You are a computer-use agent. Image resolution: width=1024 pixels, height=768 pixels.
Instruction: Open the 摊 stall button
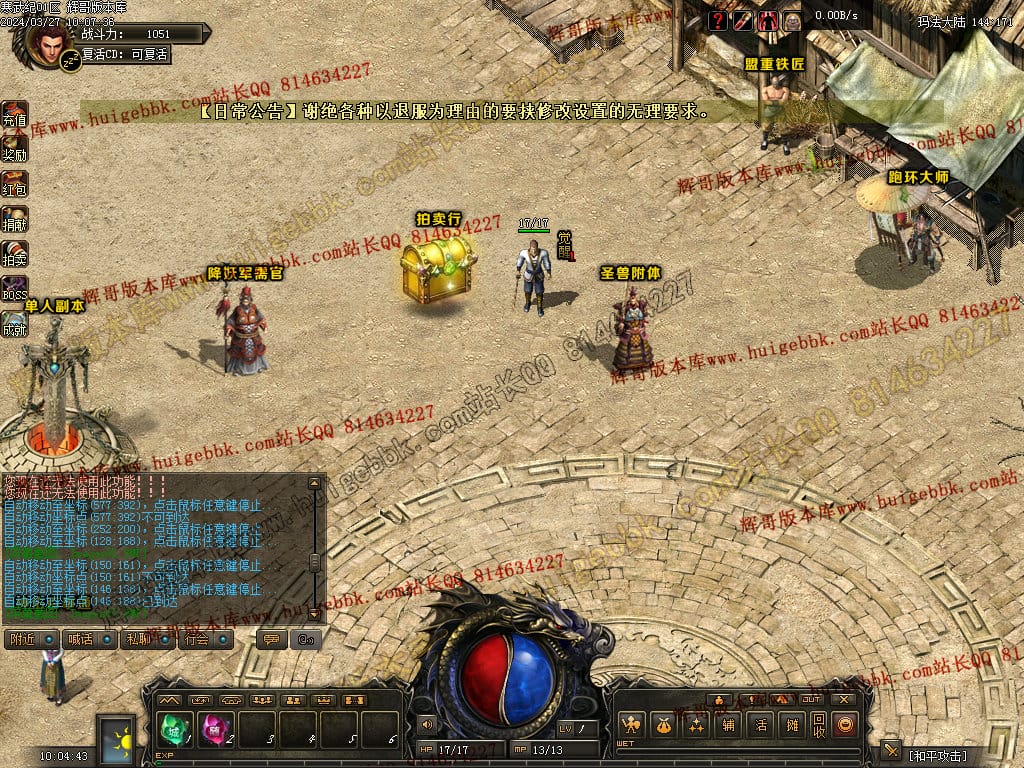(x=792, y=726)
